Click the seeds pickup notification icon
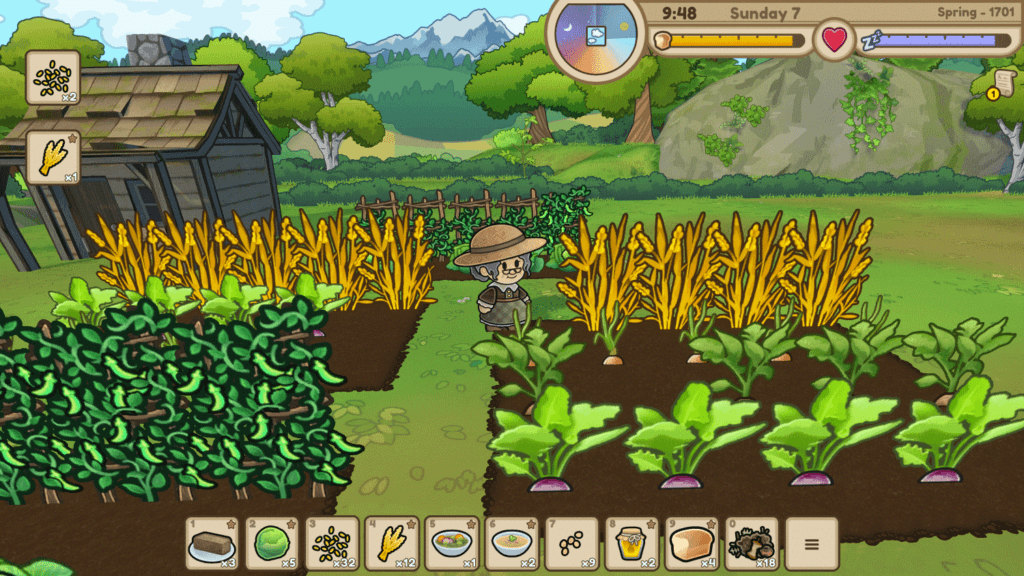Viewport: 1024px width, 576px height. [x=53, y=77]
